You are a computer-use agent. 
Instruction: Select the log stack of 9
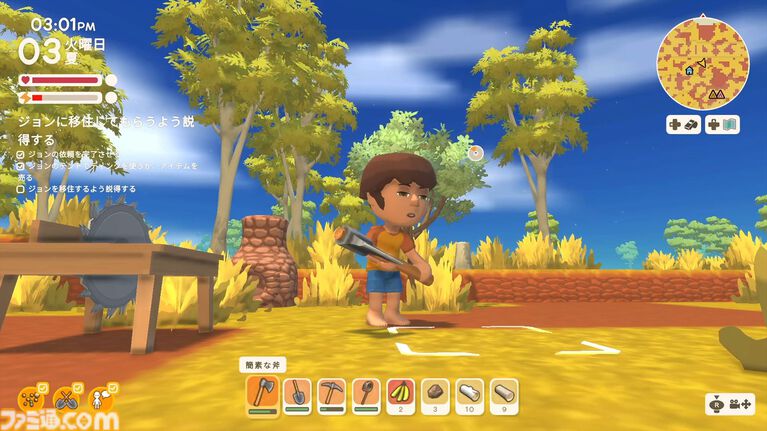tap(506, 393)
